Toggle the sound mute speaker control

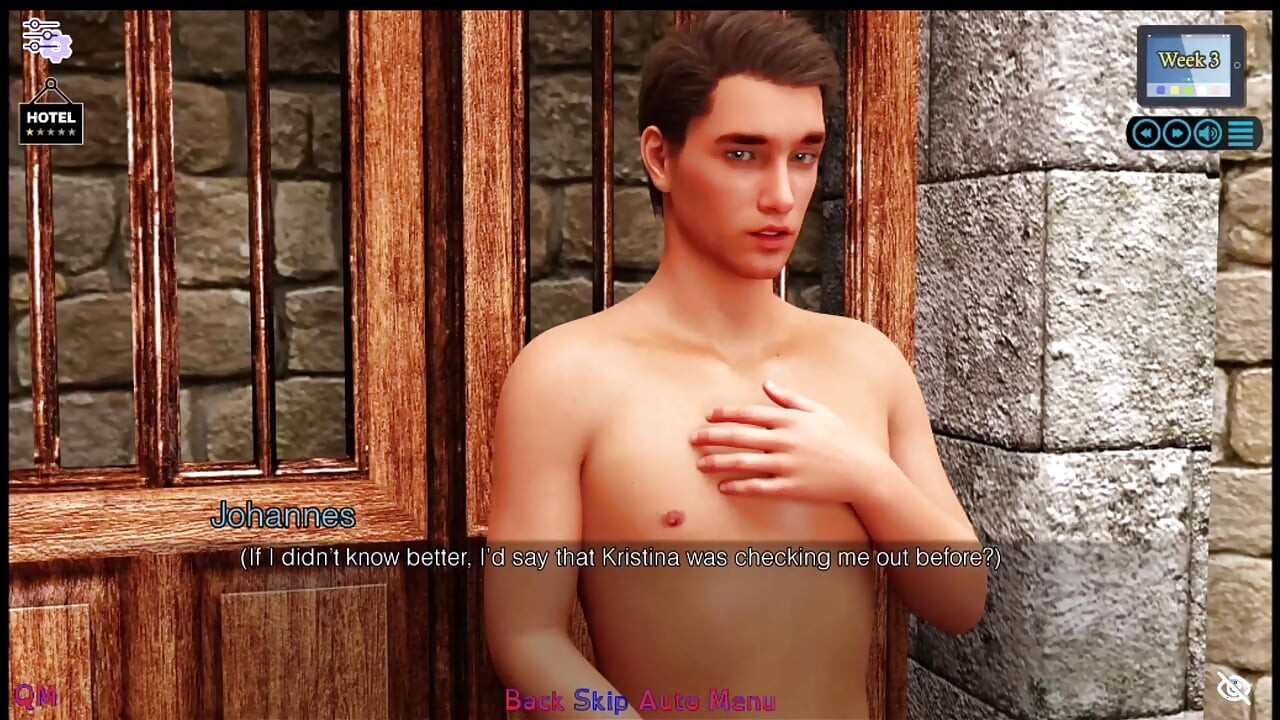(1206, 132)
